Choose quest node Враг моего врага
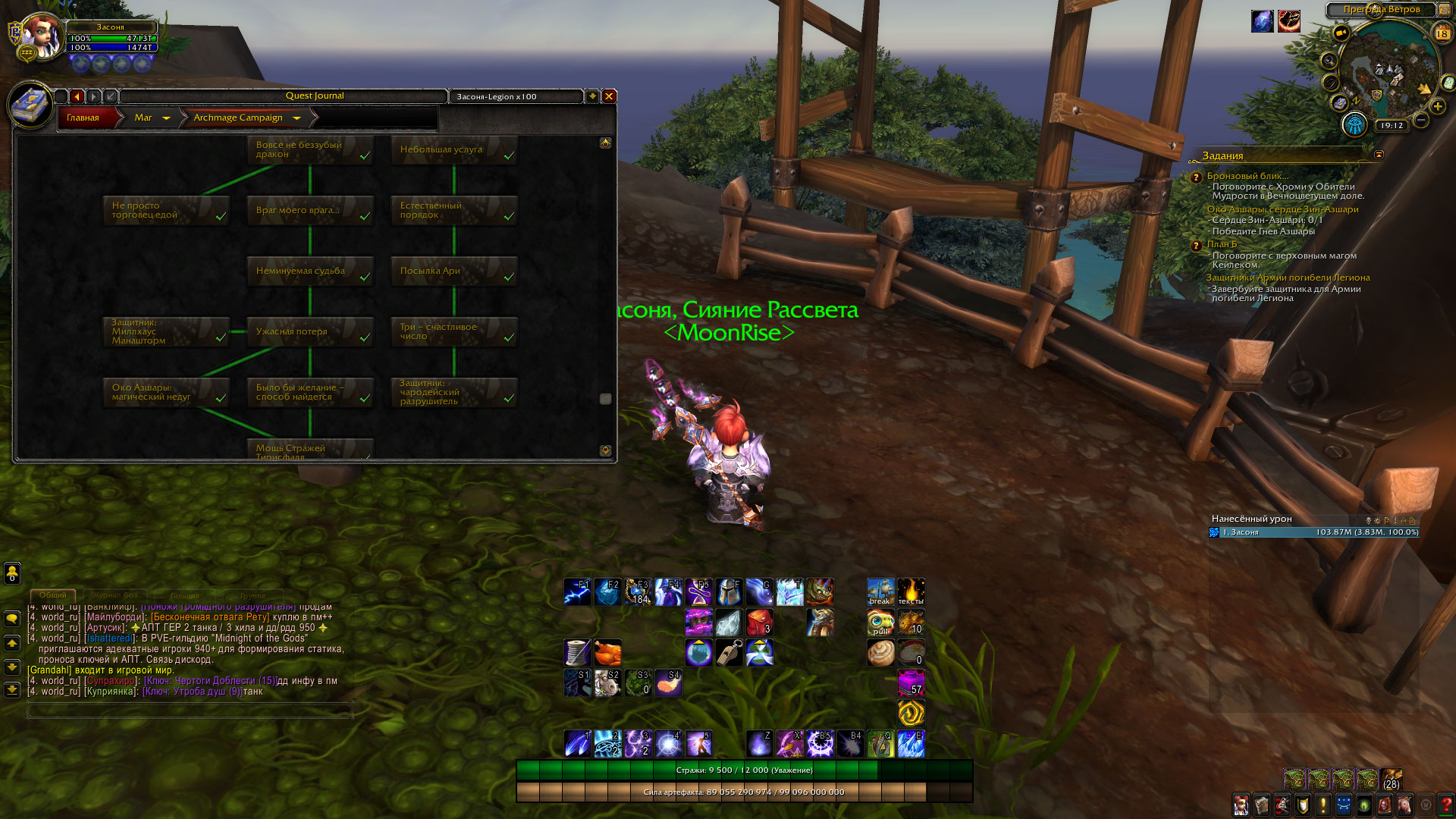1456x819 pixels. coord(309,211)
